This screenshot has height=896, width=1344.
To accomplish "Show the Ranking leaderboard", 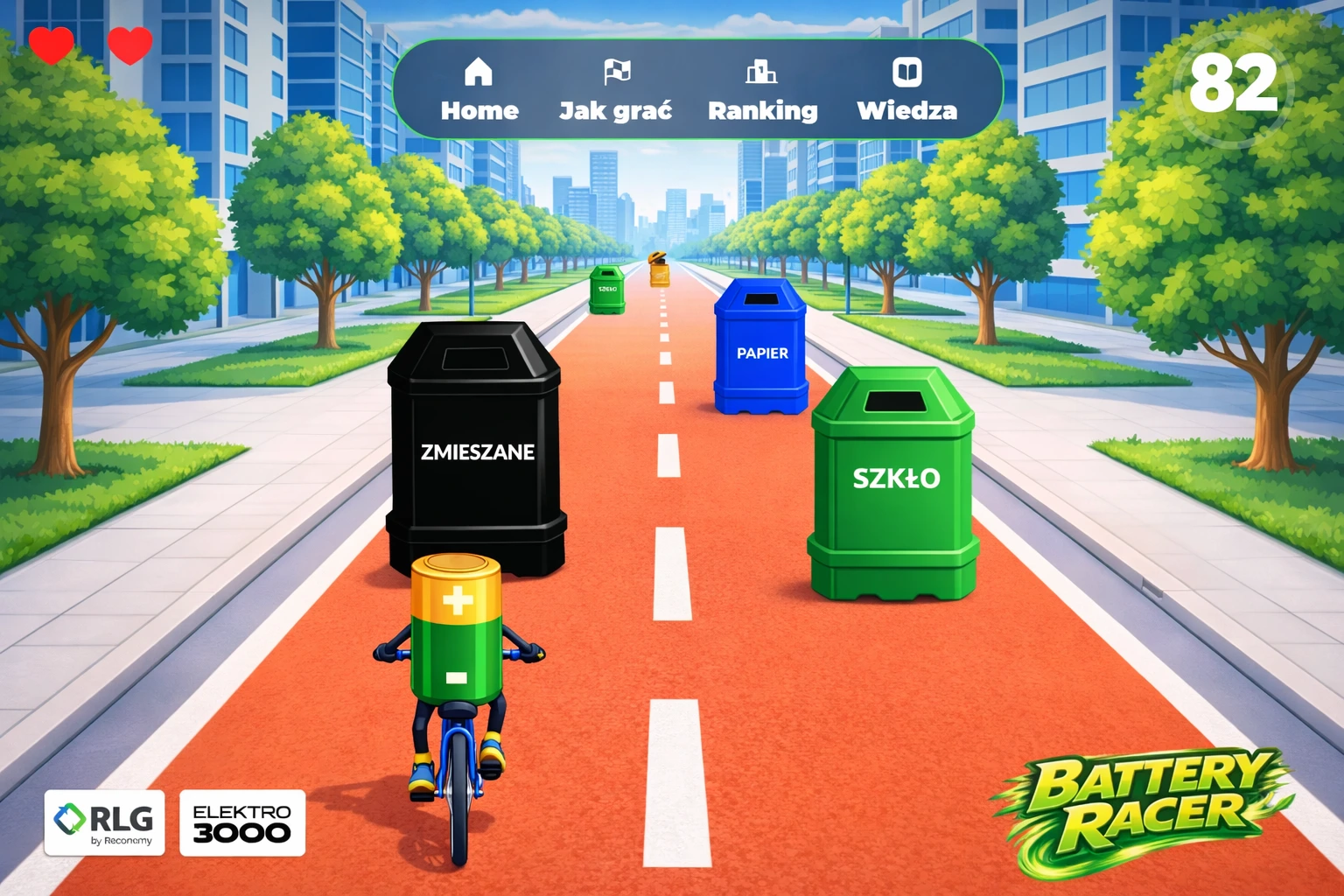I will [762, 90].
